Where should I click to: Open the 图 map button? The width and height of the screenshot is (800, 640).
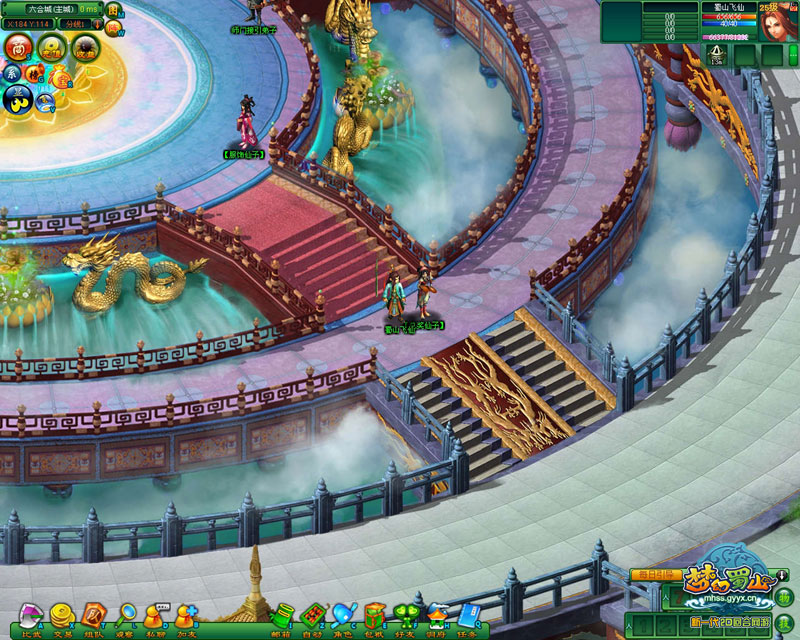pos(113,10)
